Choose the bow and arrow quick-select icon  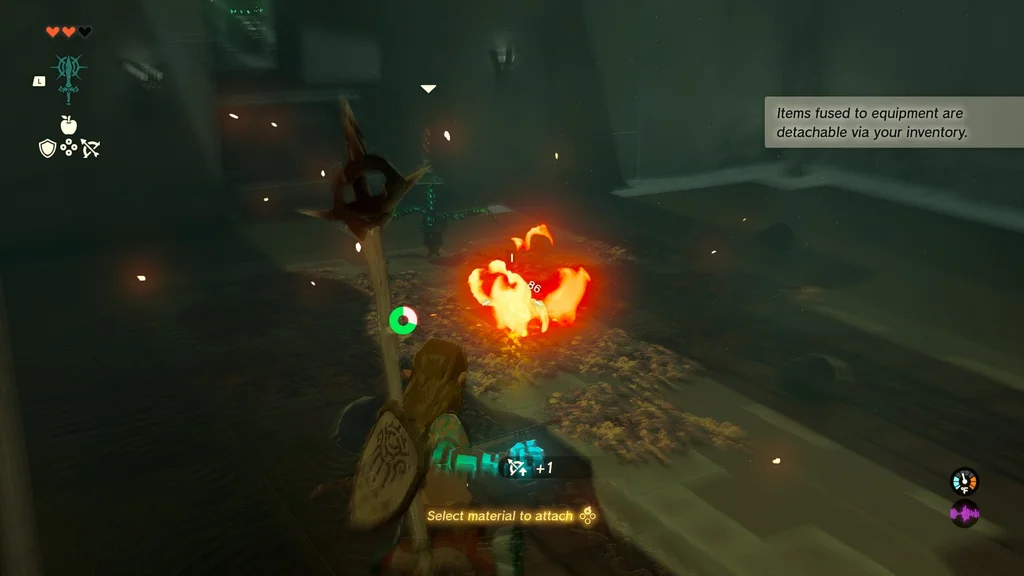[91, 148]
